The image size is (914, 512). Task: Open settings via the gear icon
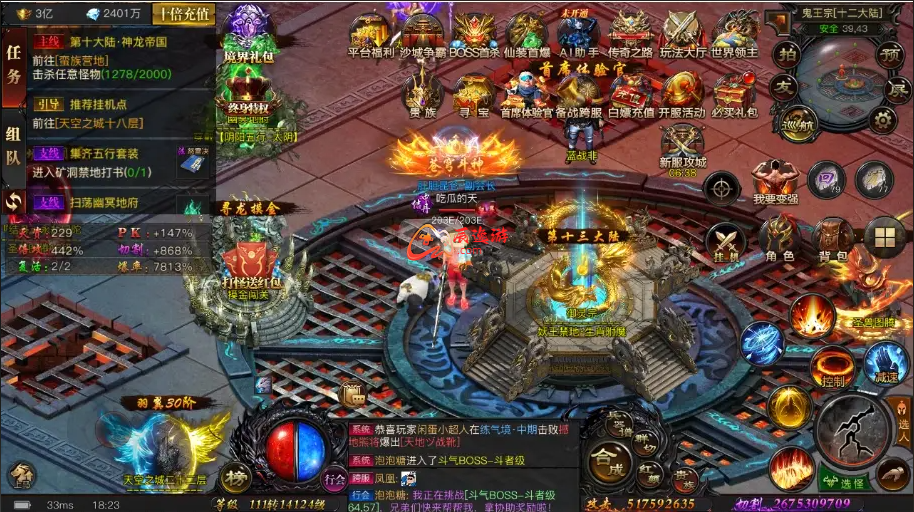coord(882,120)
